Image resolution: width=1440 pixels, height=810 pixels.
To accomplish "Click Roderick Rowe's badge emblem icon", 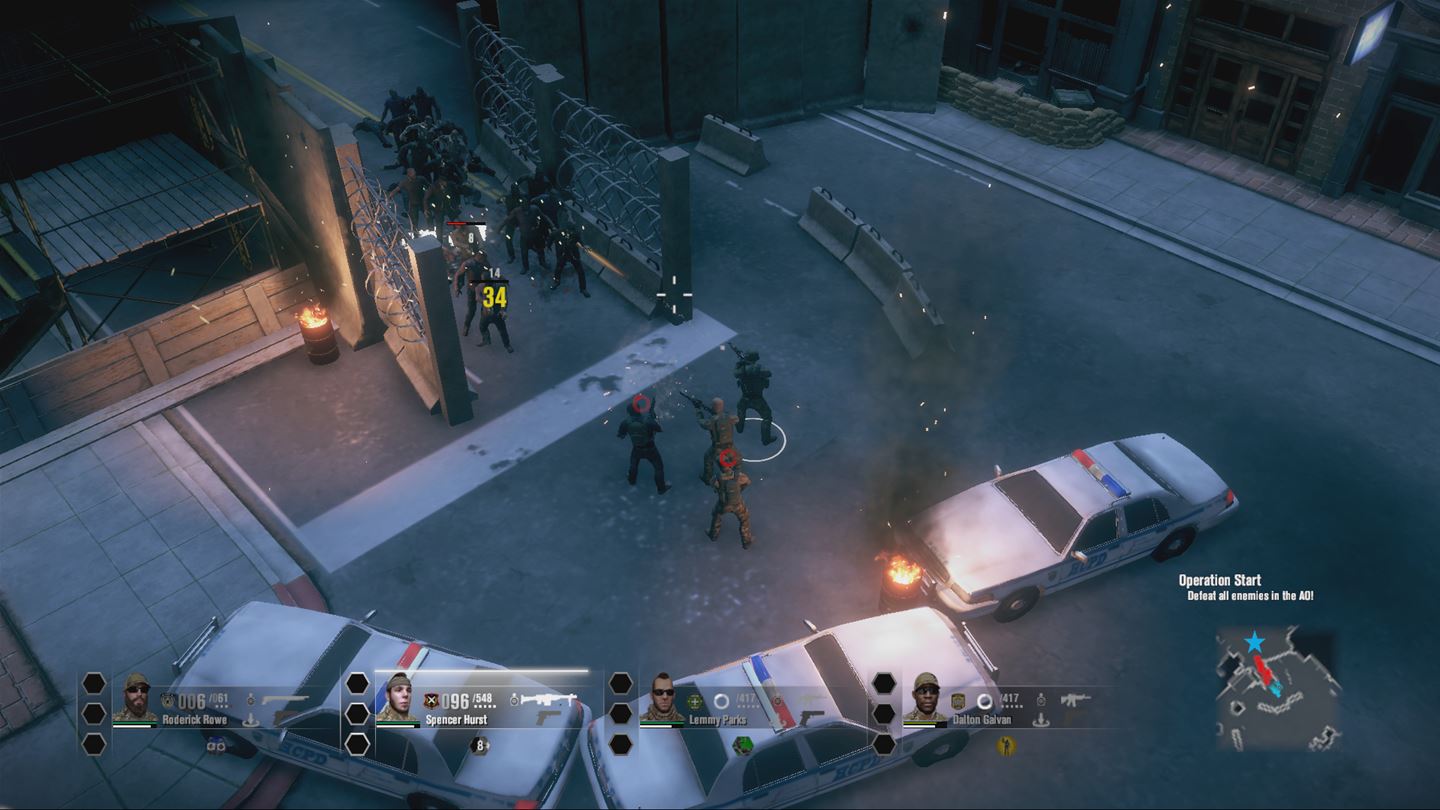I will (x=168, y=700).
